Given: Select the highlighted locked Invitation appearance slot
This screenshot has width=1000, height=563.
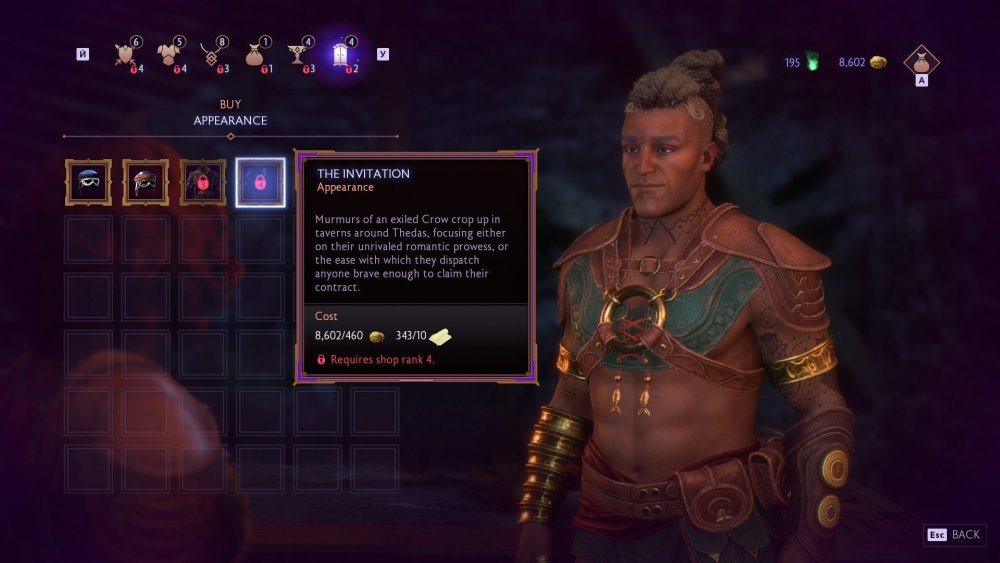Looking at the screenshot, I should click(x=260, y=182).
